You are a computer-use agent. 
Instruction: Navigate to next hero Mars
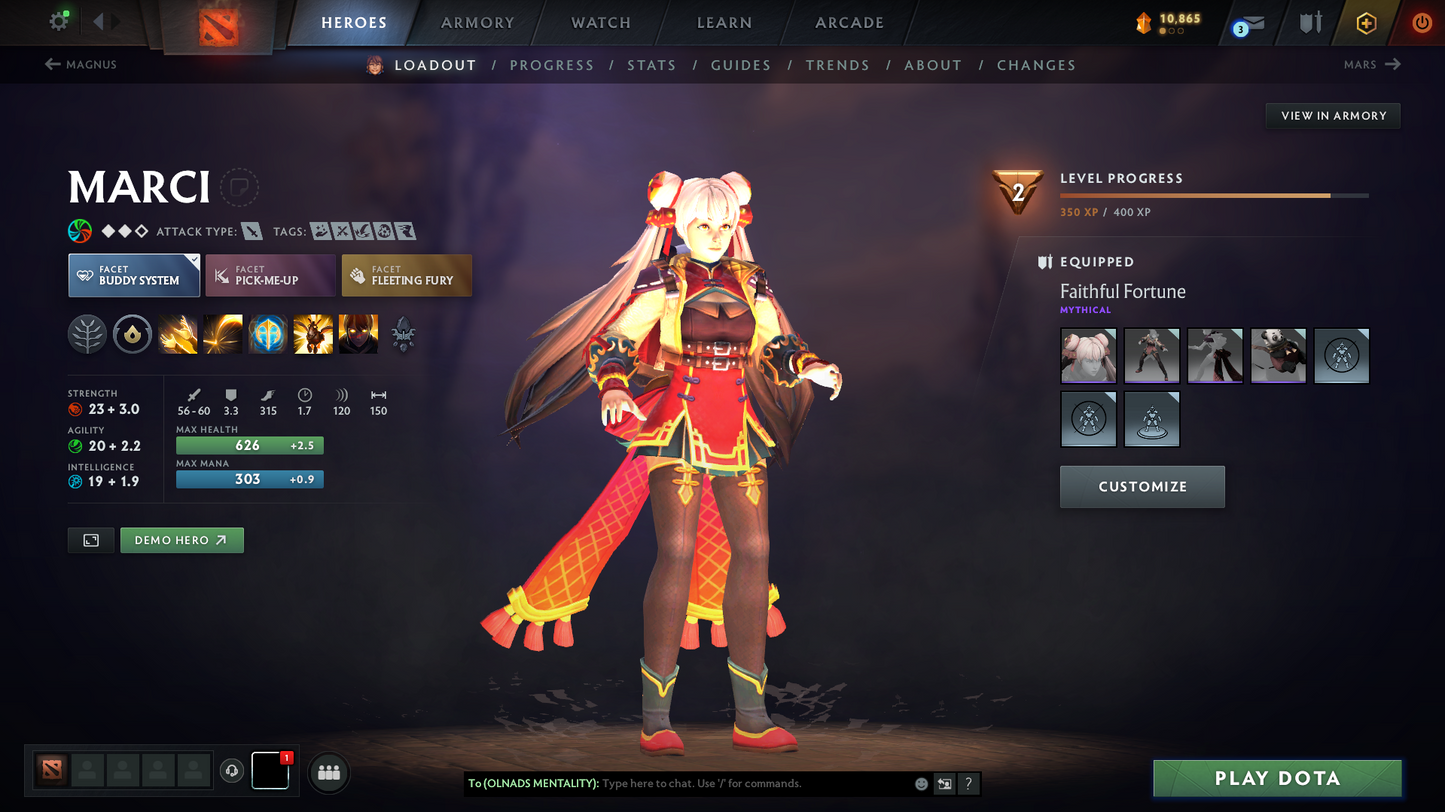(1372, 65)
